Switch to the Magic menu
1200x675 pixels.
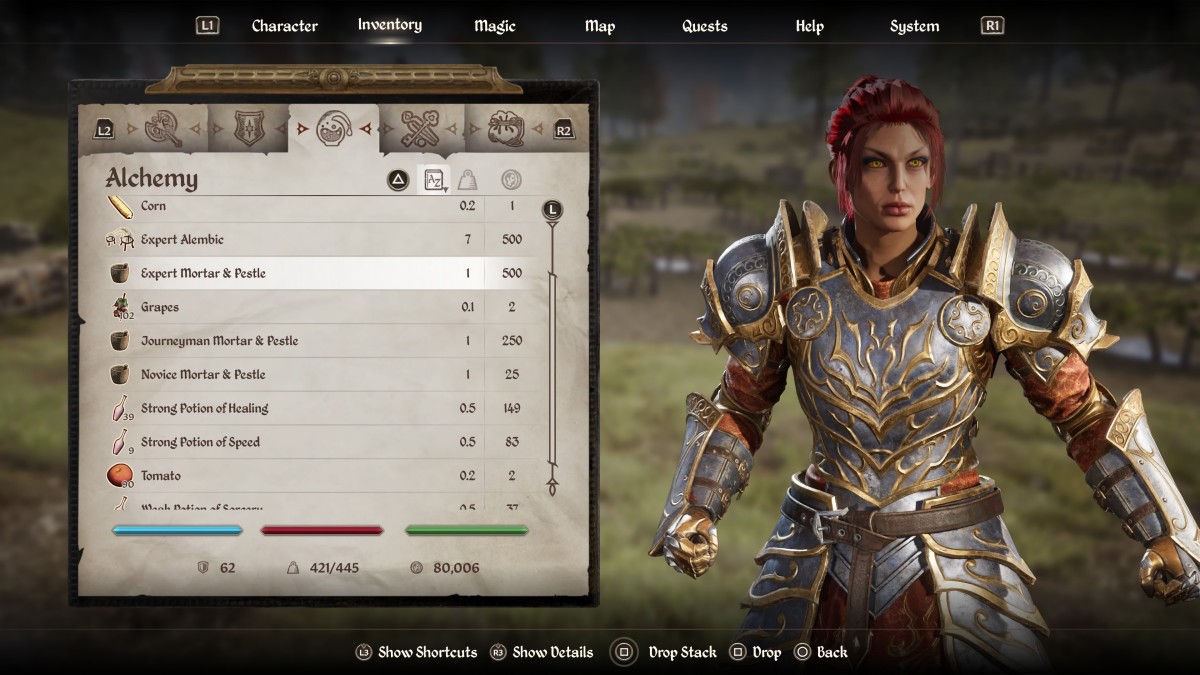tap(495, 26)
